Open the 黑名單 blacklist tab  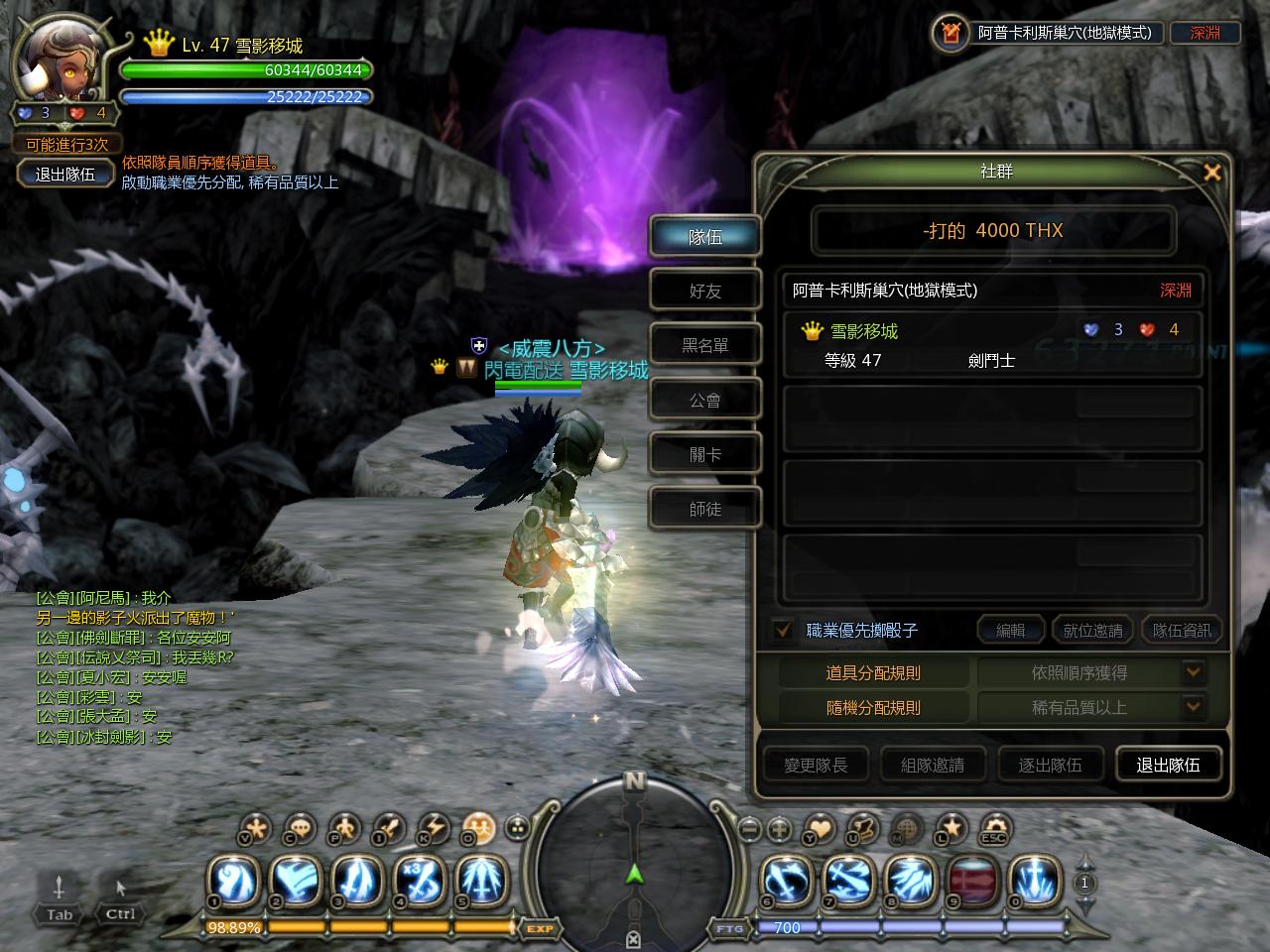coord(705,345)
